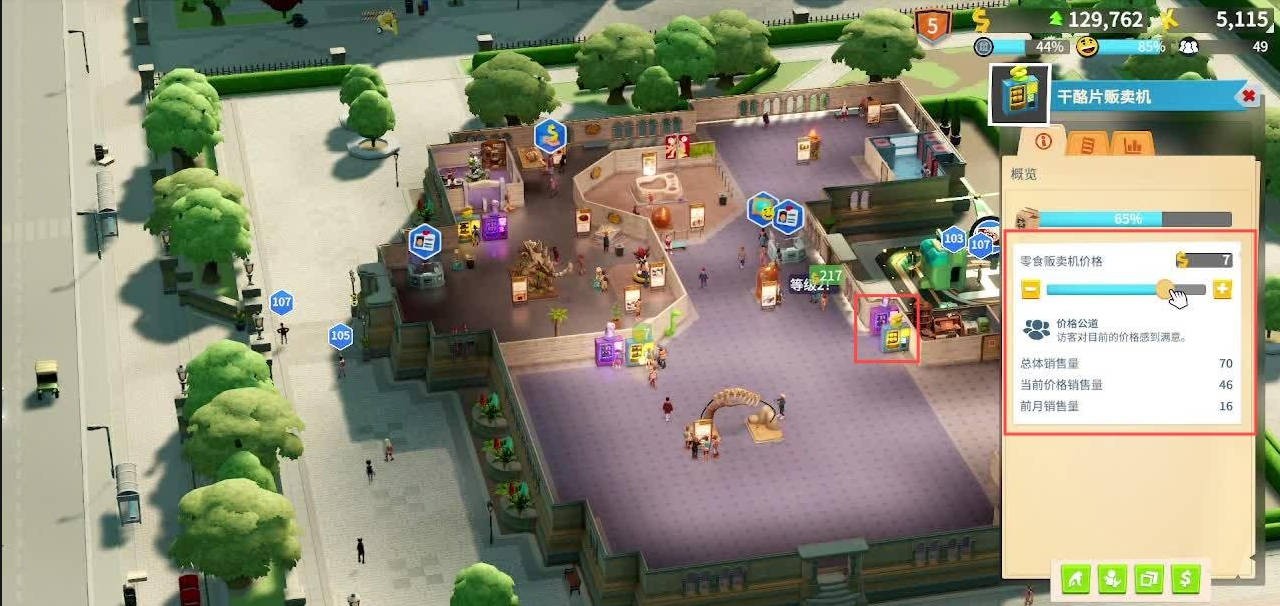This screenshot has width=1280, height=606.
Task: Open the orange level 5 museum badge
Action: (933, 26)
